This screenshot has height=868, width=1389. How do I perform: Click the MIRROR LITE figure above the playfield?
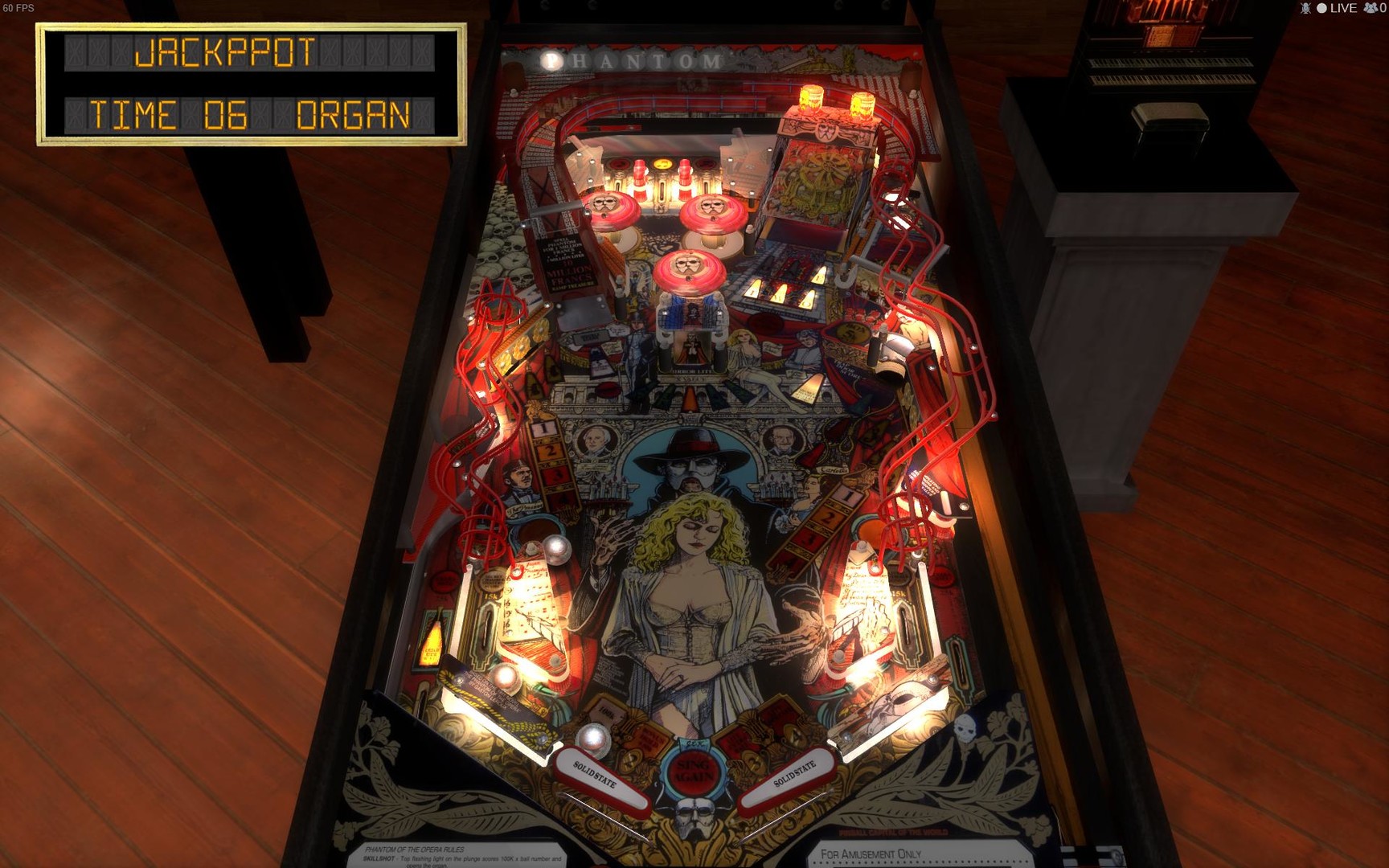tap(693, 346)
